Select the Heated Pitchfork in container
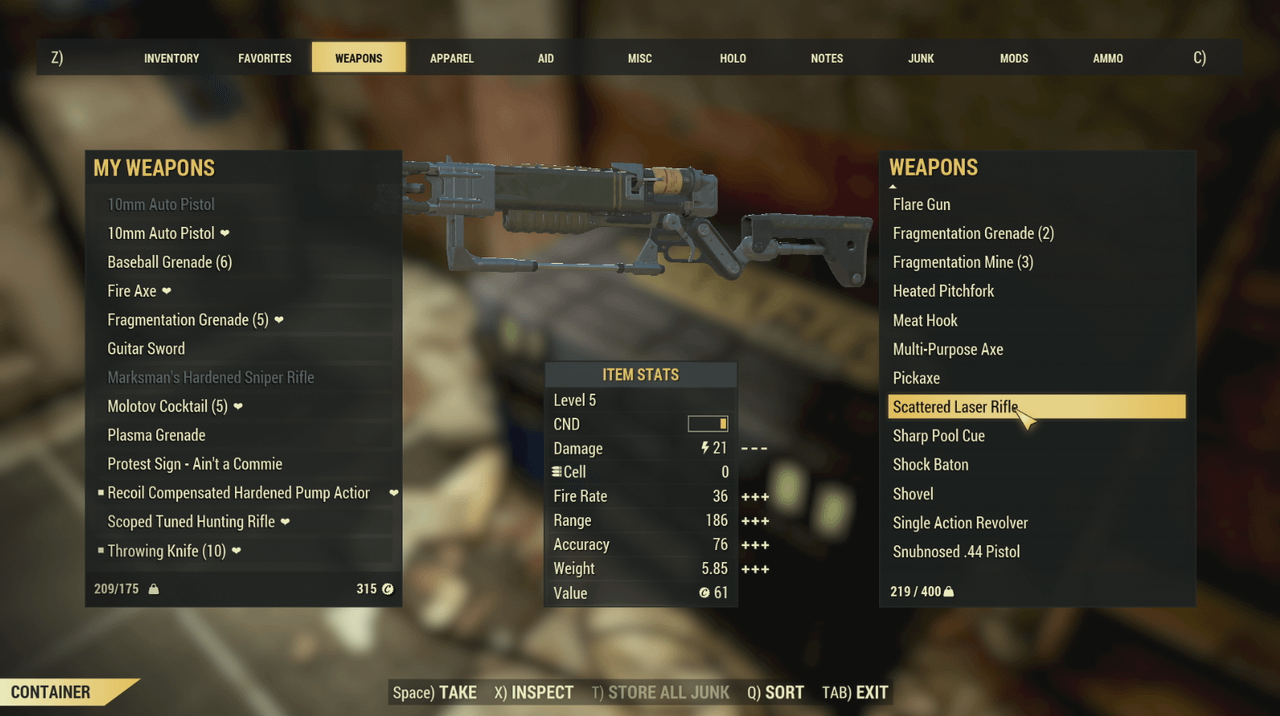This screenshot has width=1280, height=716. pyautogui.click(x=943, y=291)
